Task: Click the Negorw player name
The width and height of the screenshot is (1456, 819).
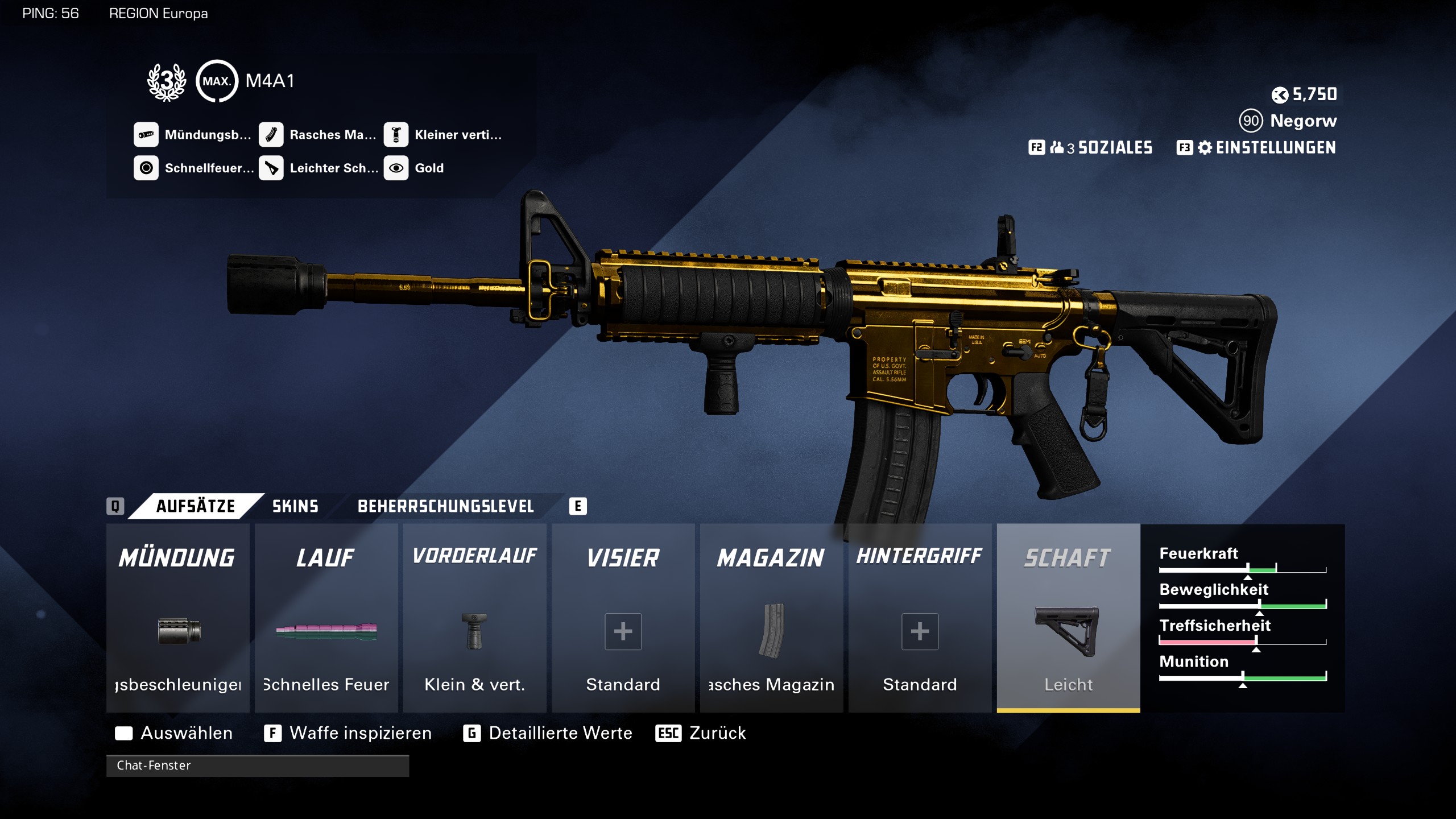Action: pos(1303,121)
